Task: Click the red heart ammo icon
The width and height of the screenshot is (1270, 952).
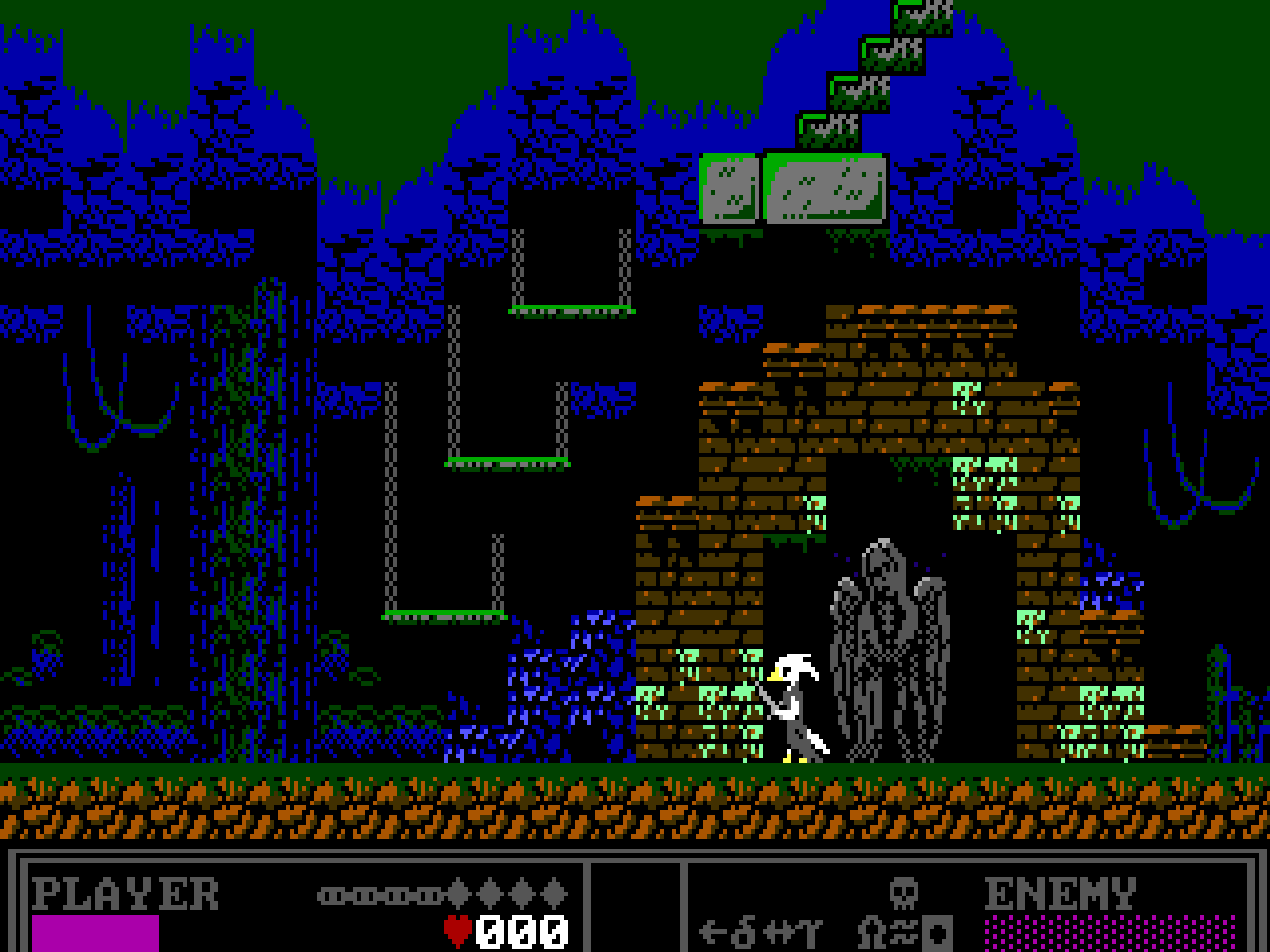Action: [x=458, y=931]
